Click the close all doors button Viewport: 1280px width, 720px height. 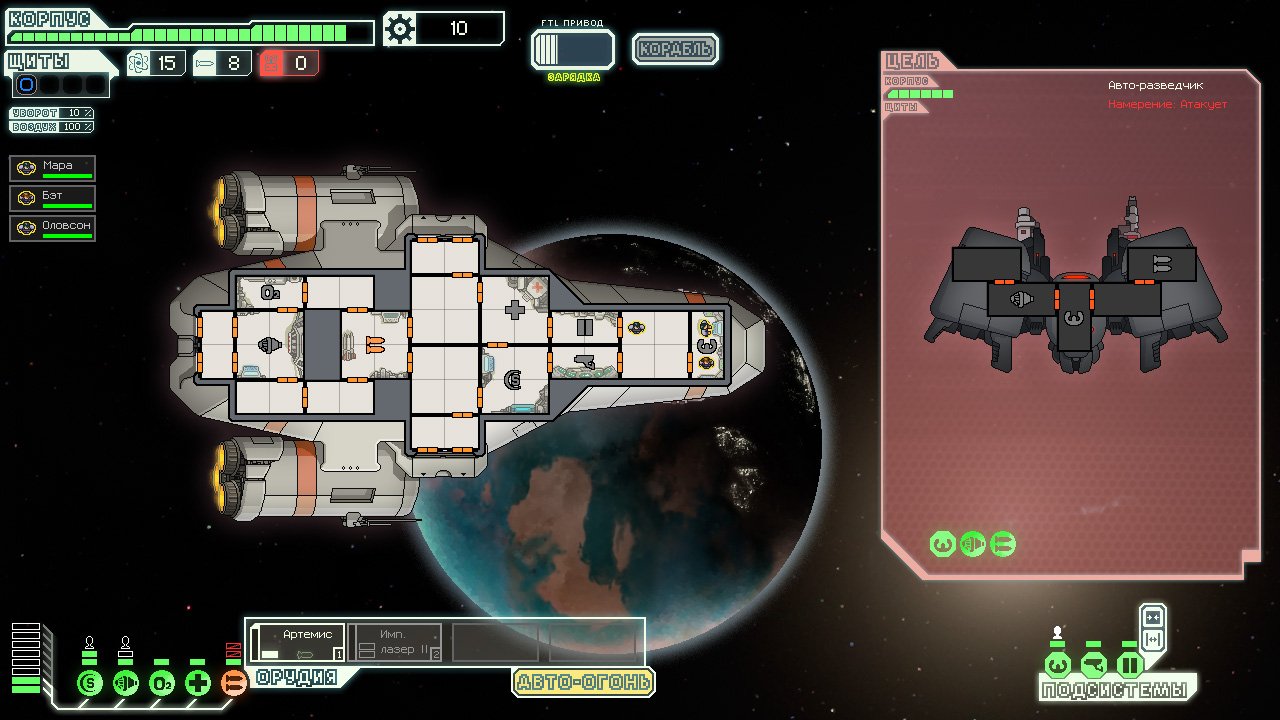[1155, 617]
